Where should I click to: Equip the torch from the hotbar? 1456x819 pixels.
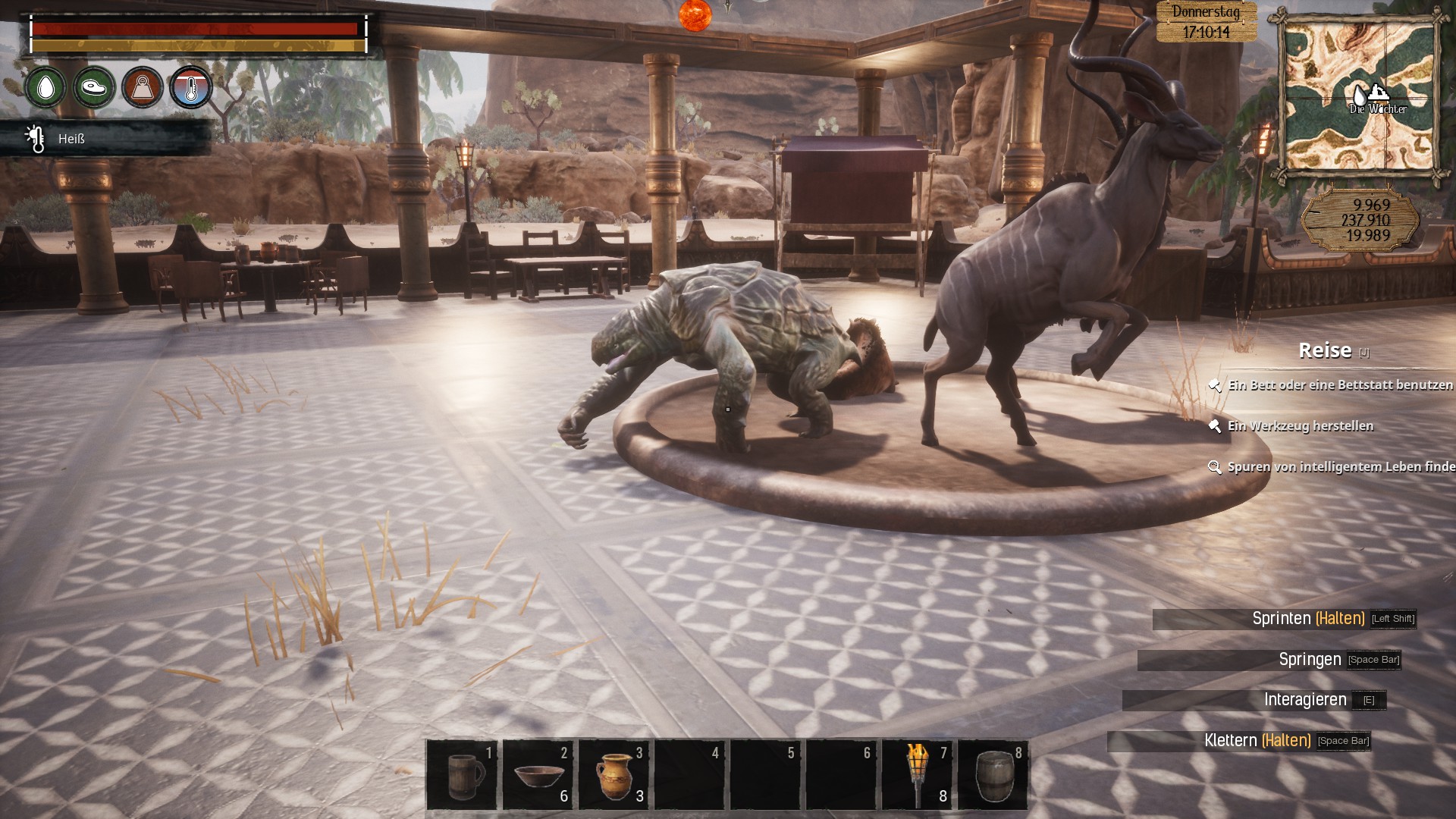917,775
